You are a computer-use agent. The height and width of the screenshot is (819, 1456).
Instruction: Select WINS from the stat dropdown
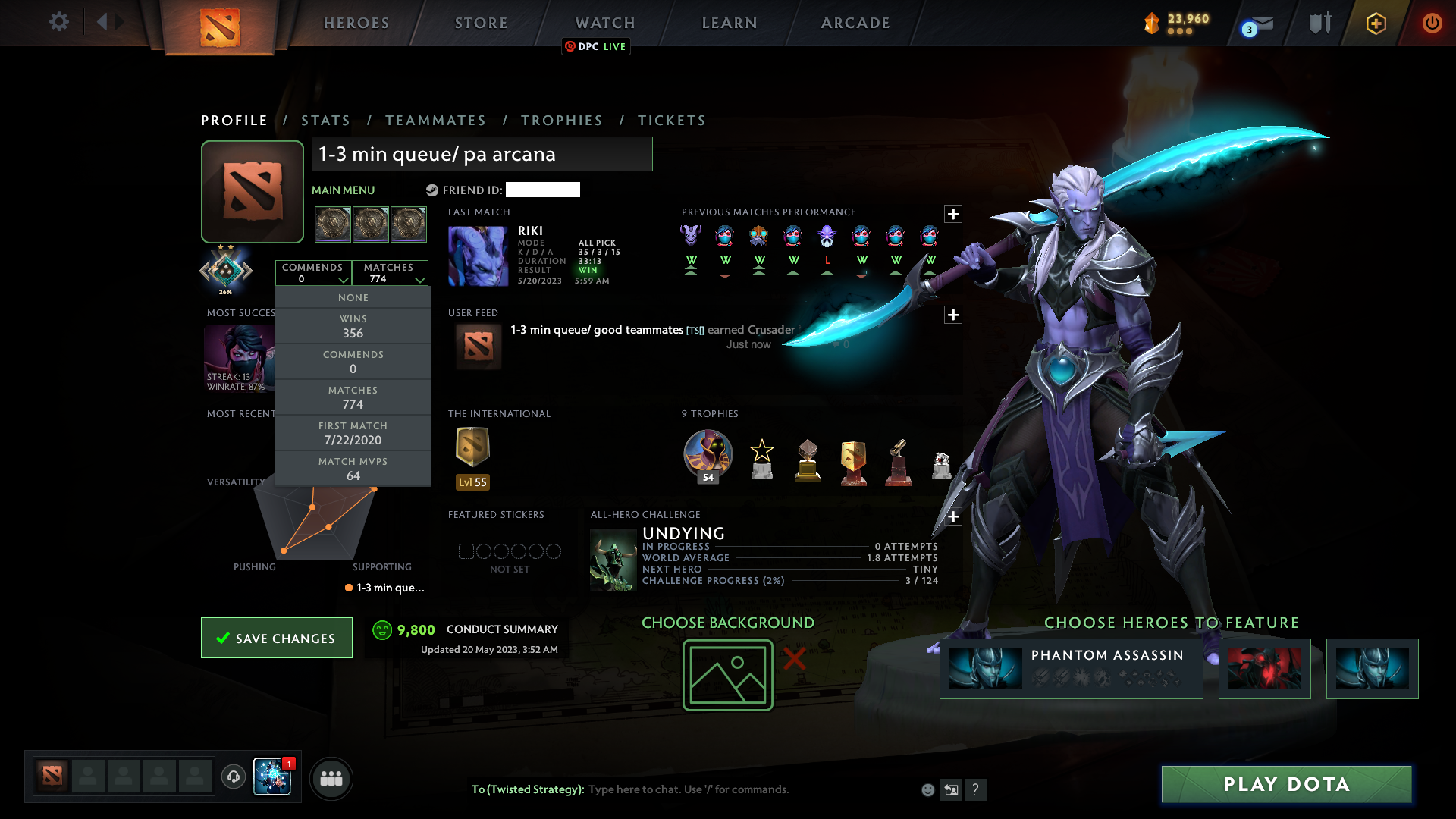(x=353, y=326)
